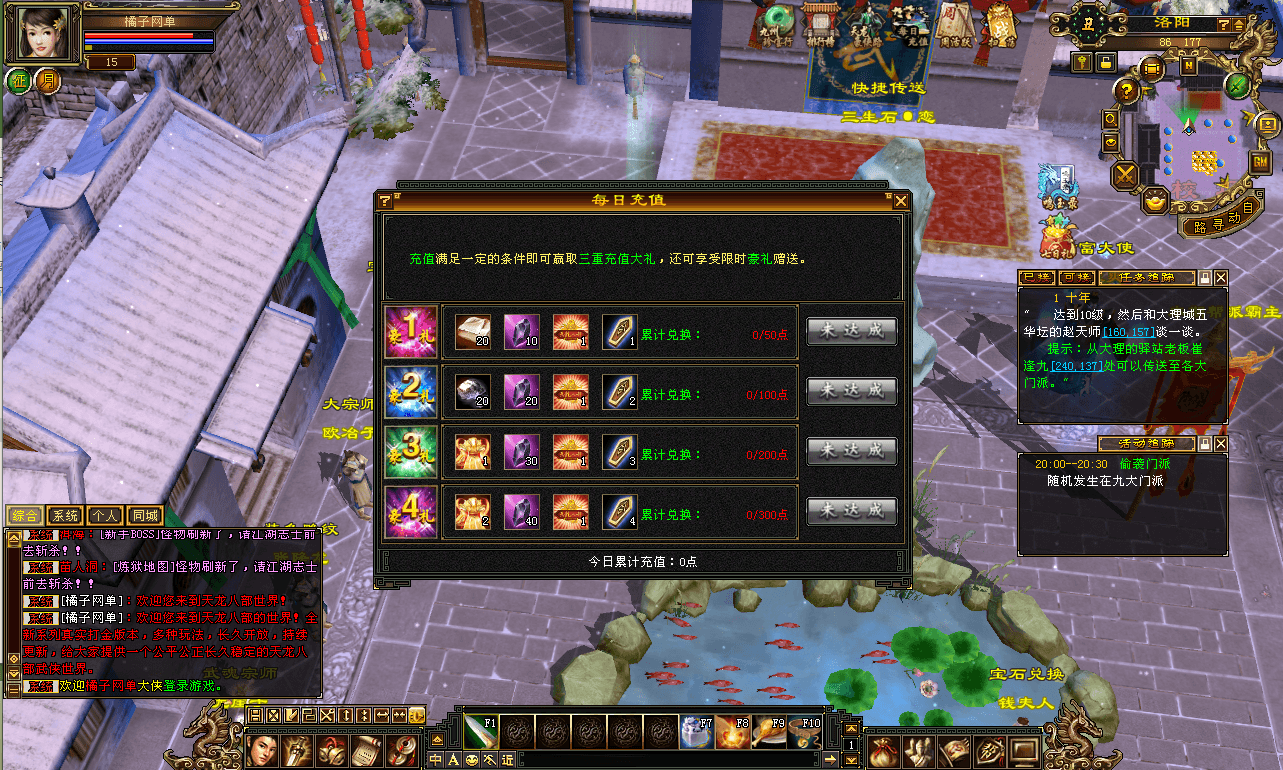Show the 可接 available quests tab
Image resolution: width=1283 pixels, height=770 pixels.
(x=1076, y=277)
